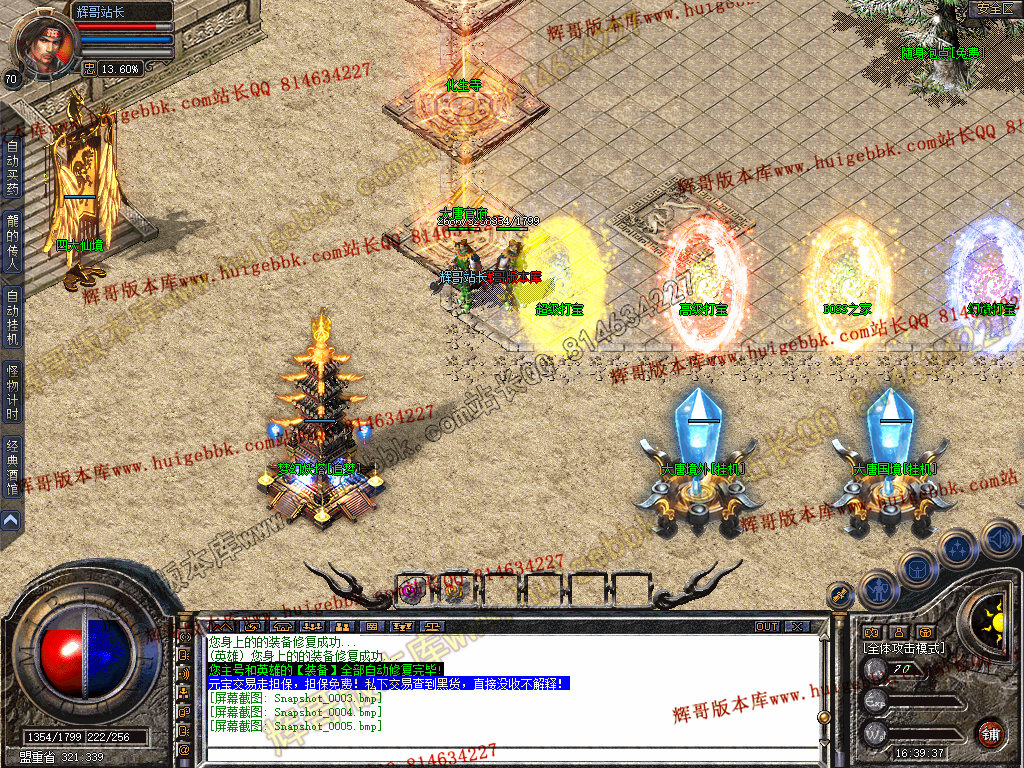
Task: Click the 安全区 label at top right
Action: 994,9
